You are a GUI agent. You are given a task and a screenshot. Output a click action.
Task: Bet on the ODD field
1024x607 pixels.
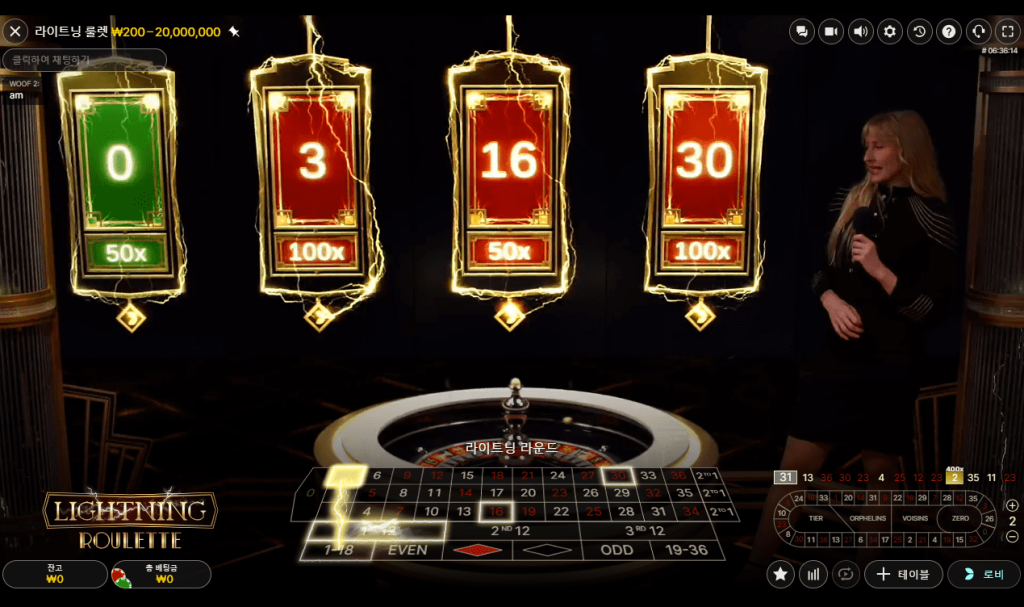coord(617,550)
